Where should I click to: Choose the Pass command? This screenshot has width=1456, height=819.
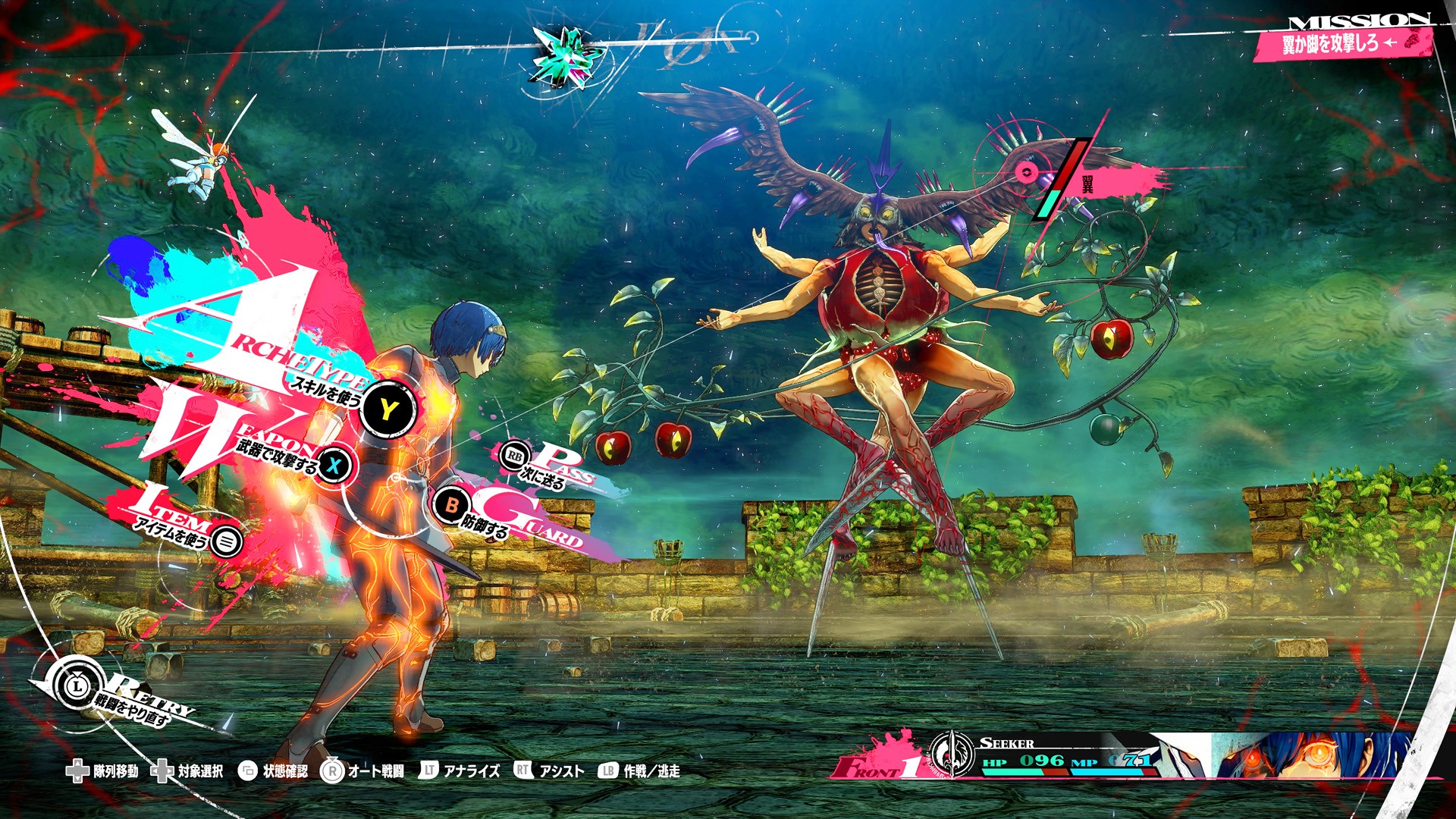click(x=515, y=456)
